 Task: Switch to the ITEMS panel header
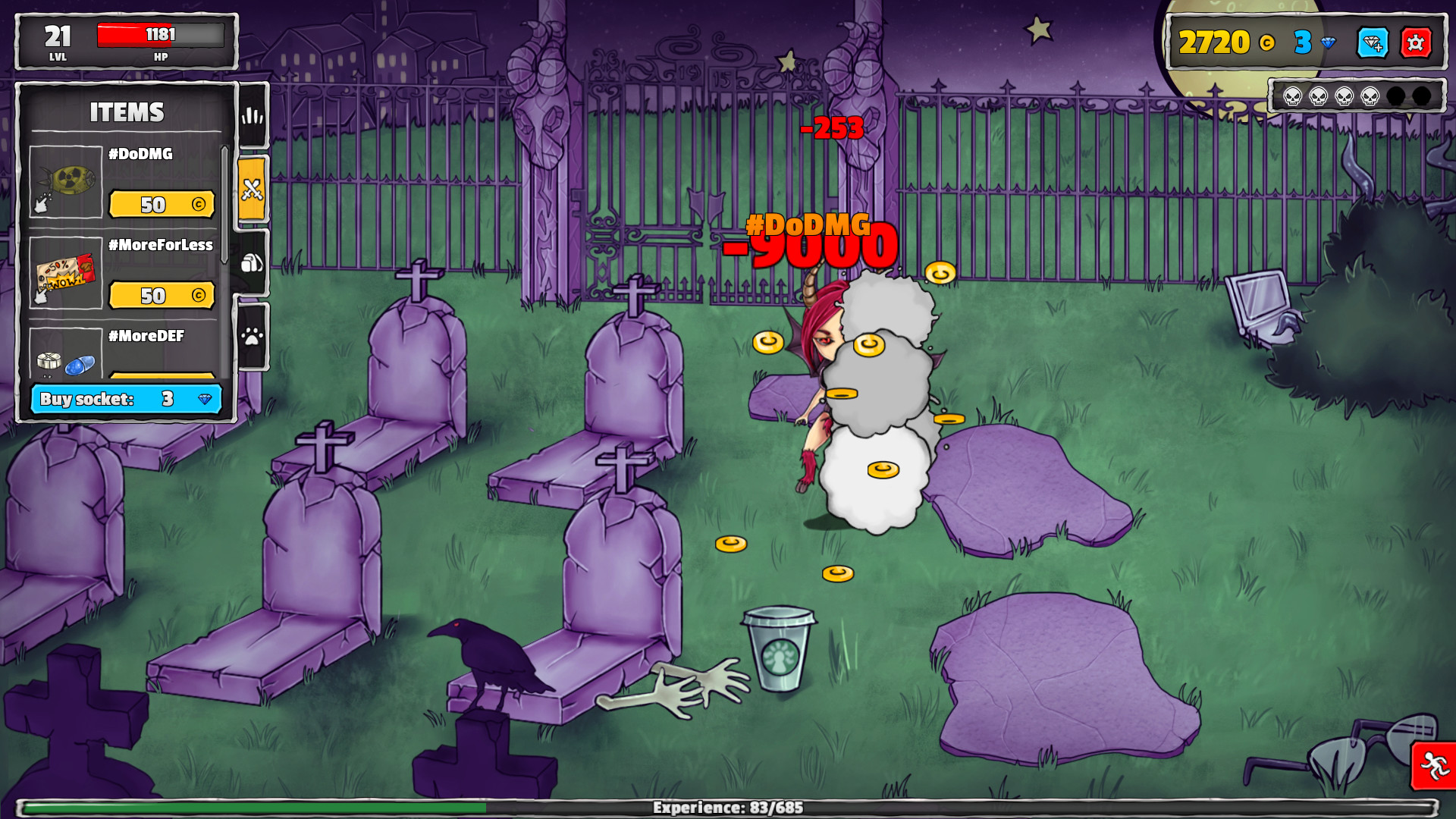click(x=127, y=113)
